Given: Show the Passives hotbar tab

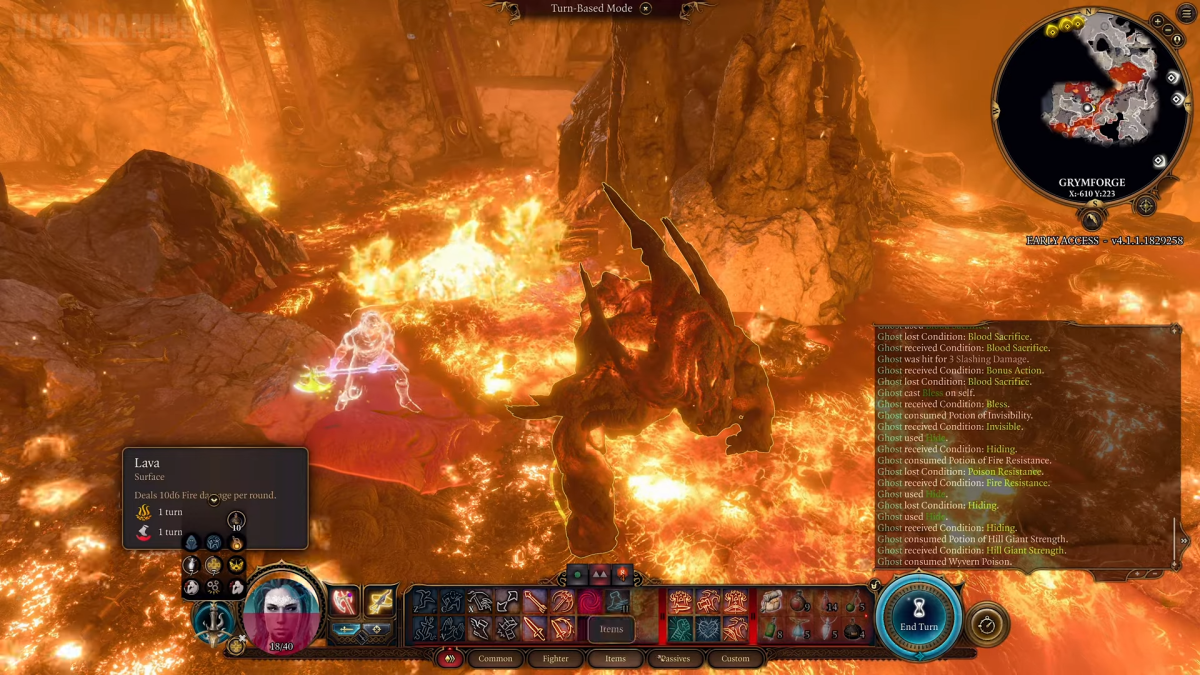Looking at the screenshot, I should (x=675, y=658).
